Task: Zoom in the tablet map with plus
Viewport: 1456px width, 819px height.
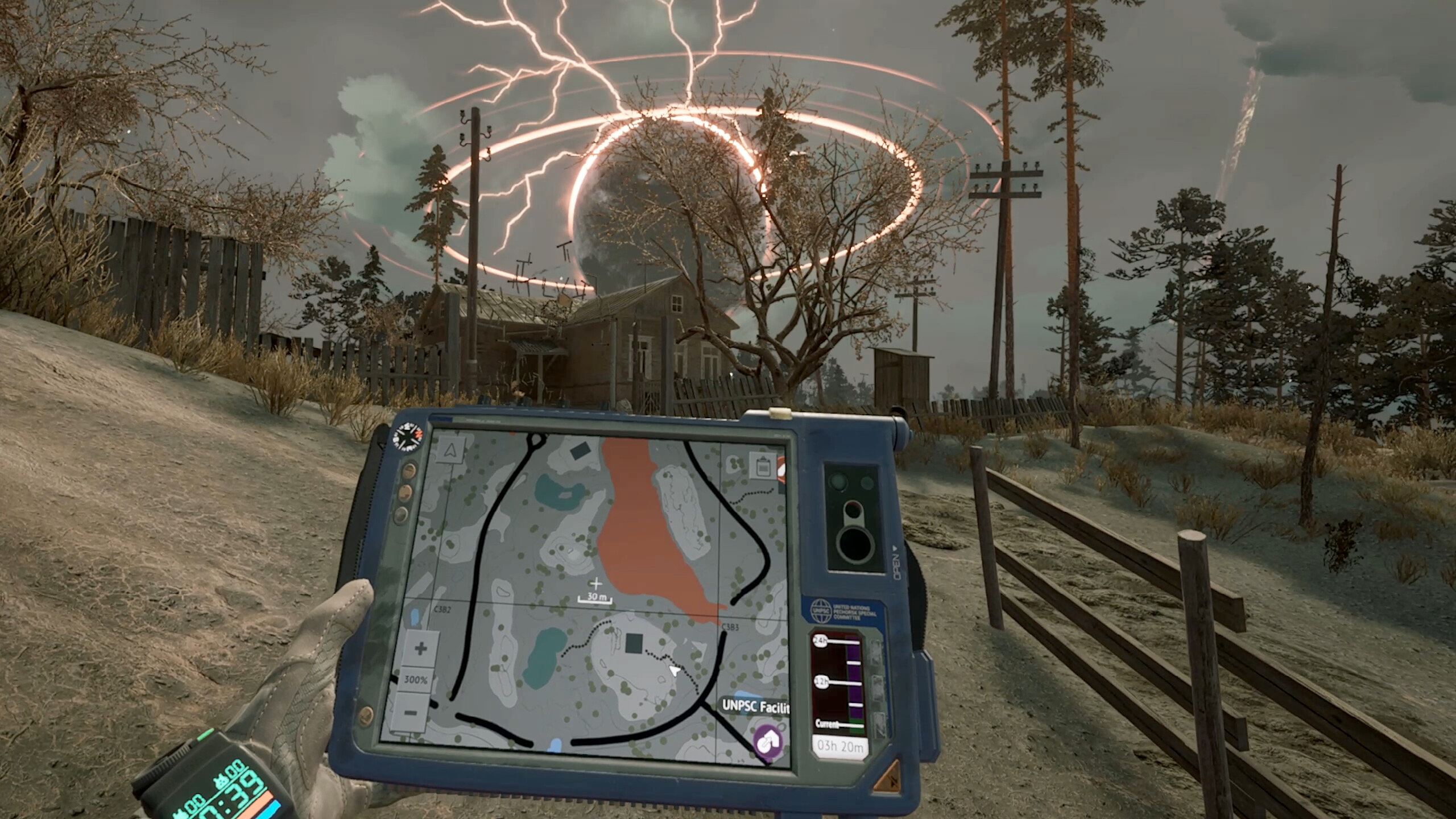Action: coord(420,648)
